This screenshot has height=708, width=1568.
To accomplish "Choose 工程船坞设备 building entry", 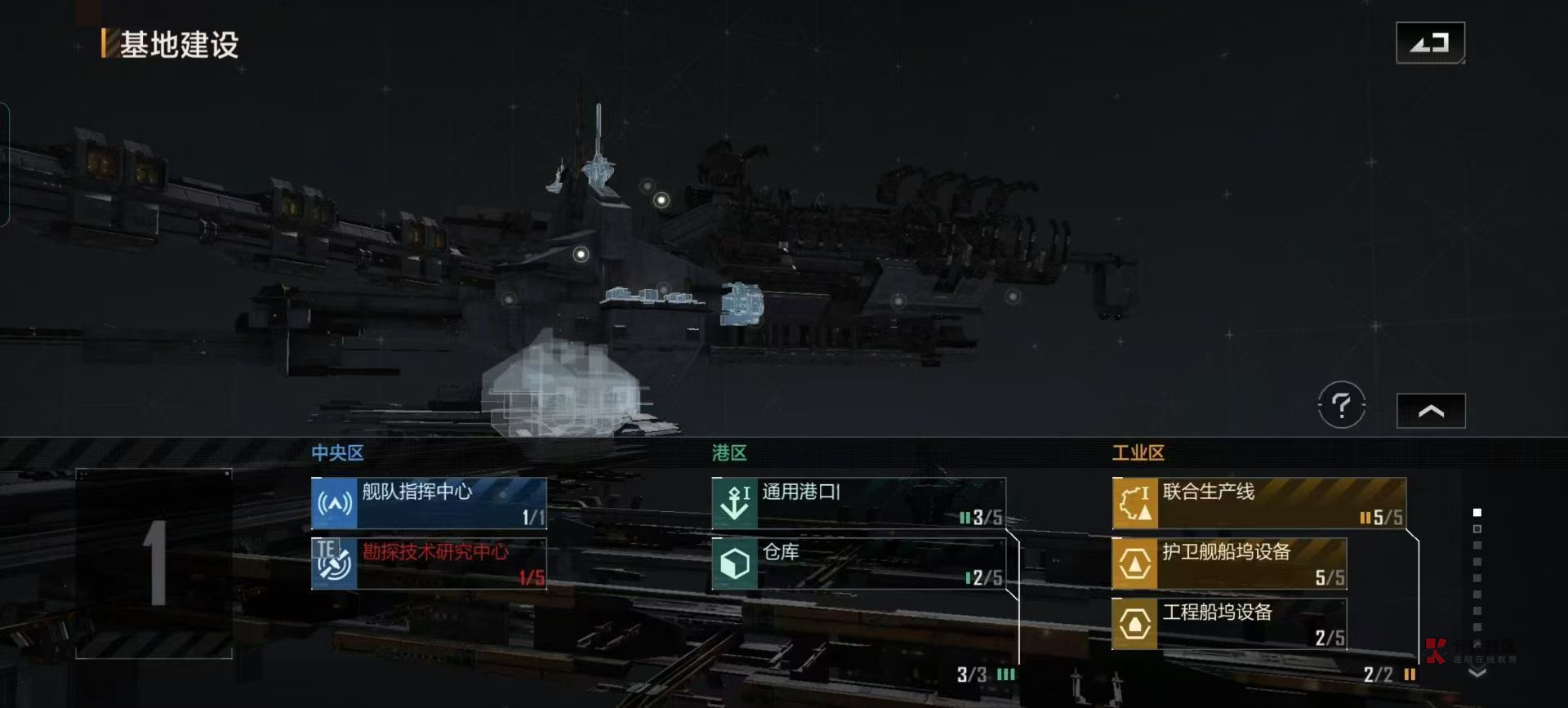I will click(x=1229, y=624).
